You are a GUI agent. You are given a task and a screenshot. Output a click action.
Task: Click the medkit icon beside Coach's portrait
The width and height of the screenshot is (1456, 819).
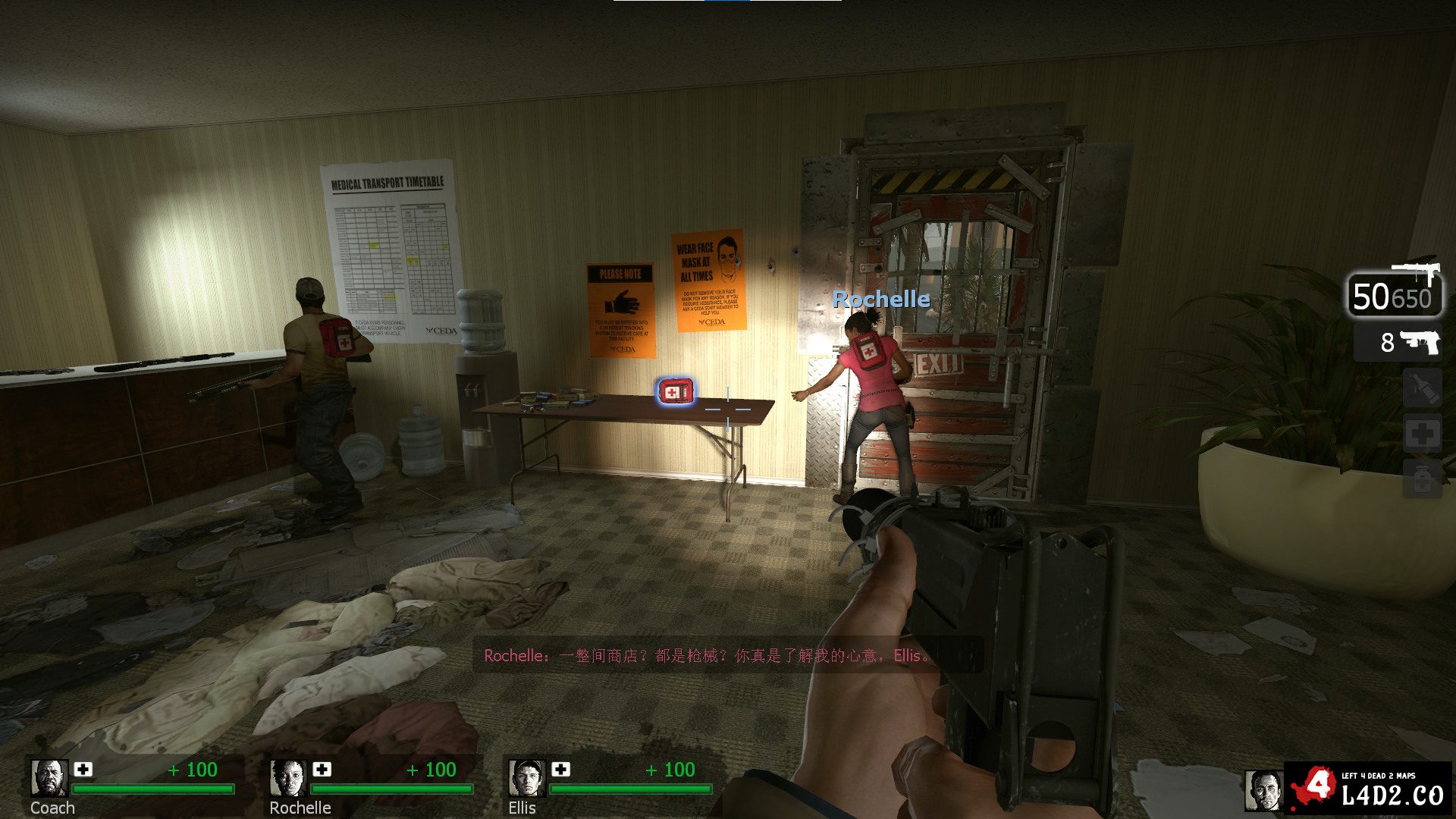pyautogui.click(x=83, y=769)
